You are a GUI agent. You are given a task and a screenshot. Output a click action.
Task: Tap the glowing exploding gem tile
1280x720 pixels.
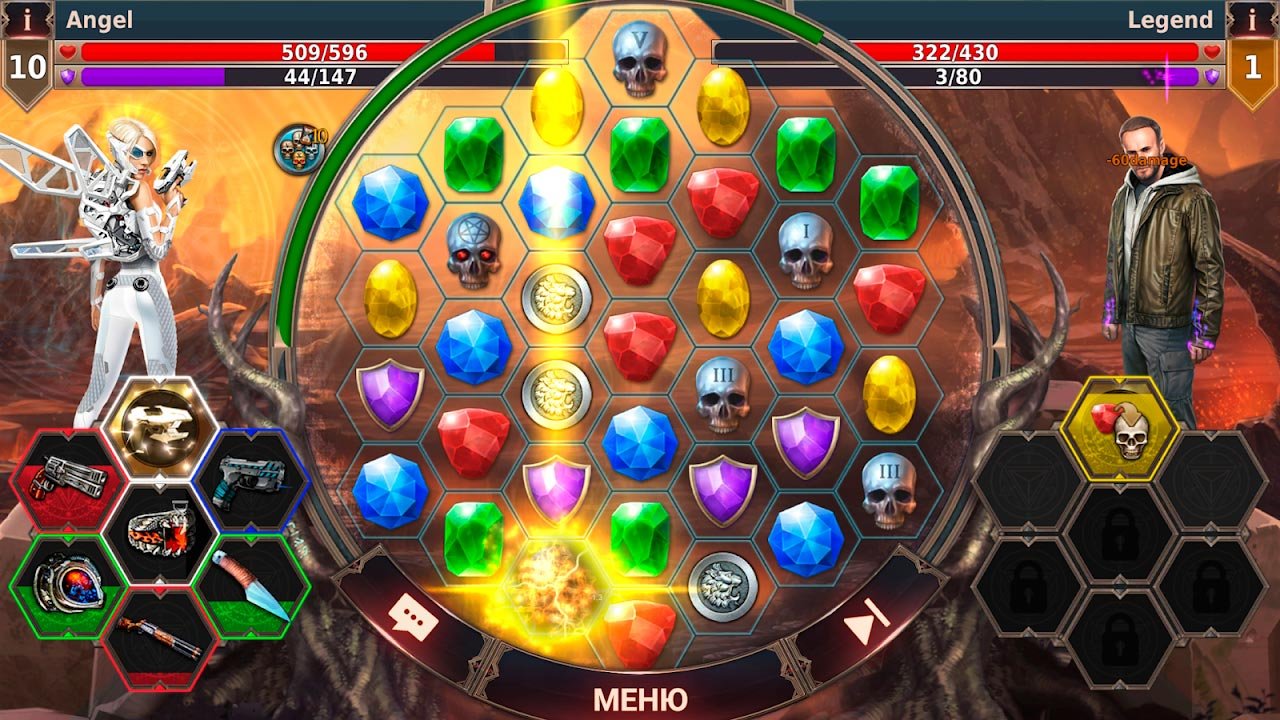click(557, 585)
